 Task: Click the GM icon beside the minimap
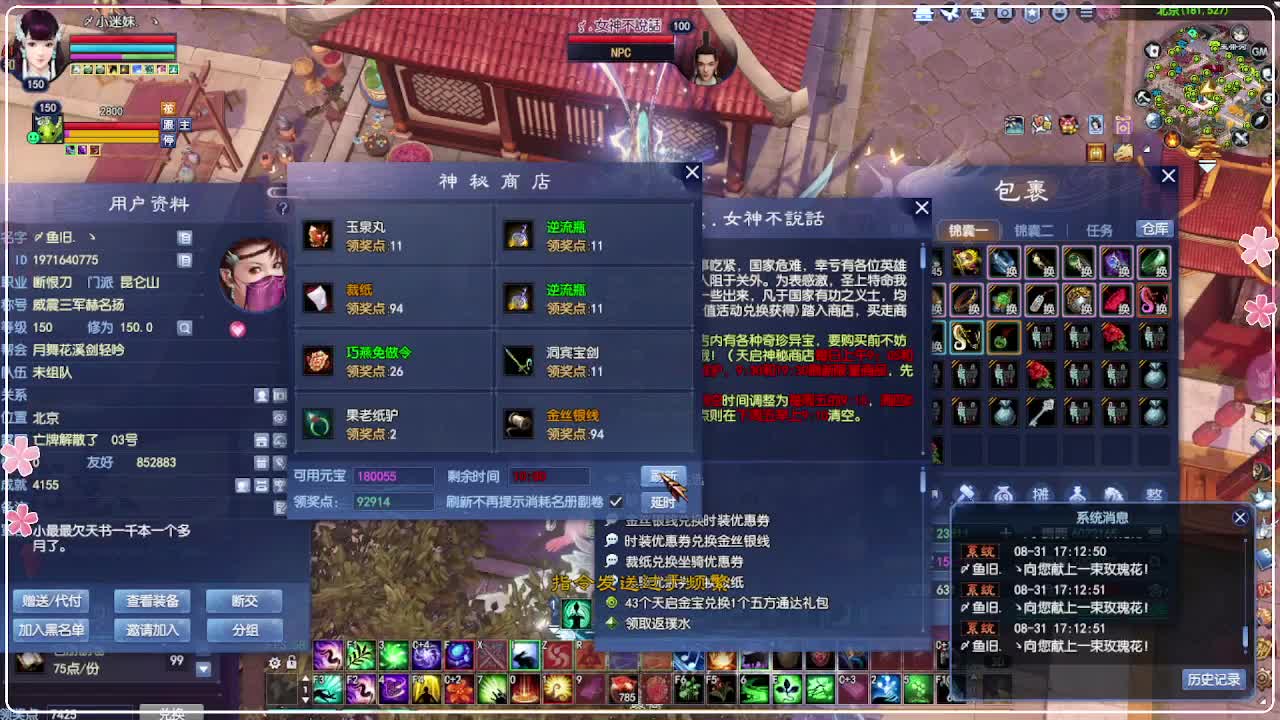point(1258,51)
